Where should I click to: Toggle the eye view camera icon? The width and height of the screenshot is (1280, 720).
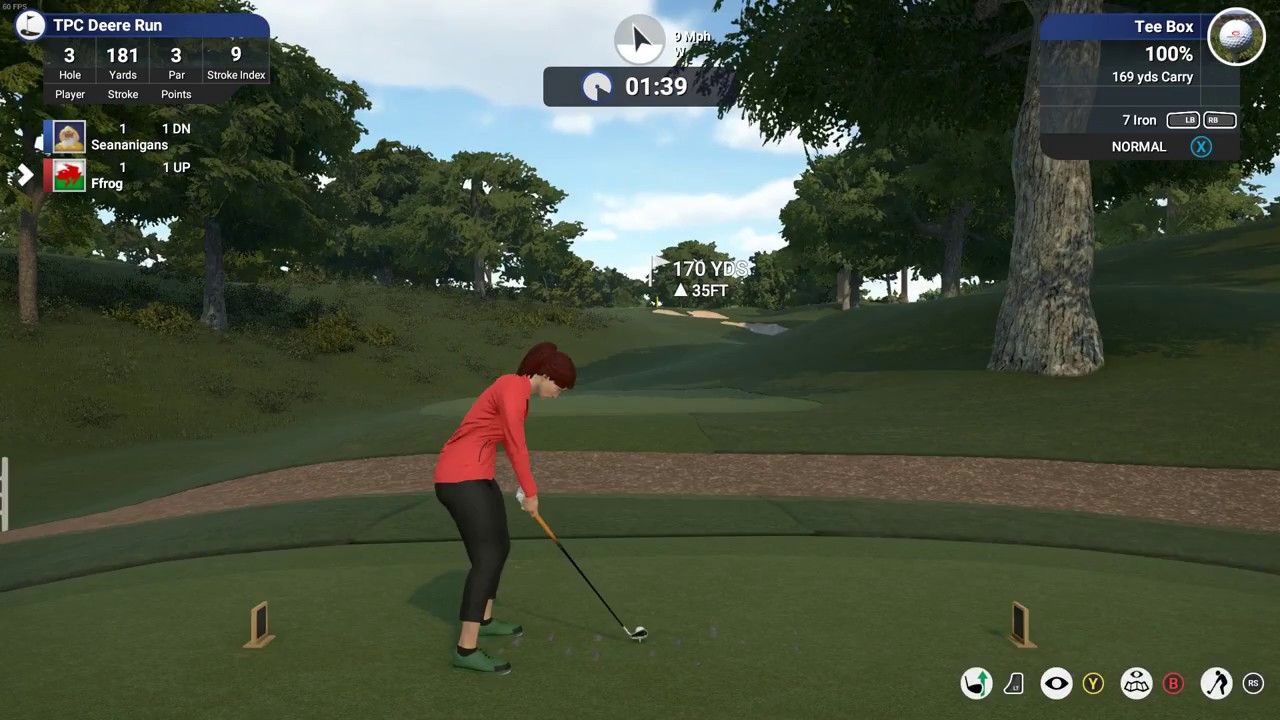pos(1056,683)
